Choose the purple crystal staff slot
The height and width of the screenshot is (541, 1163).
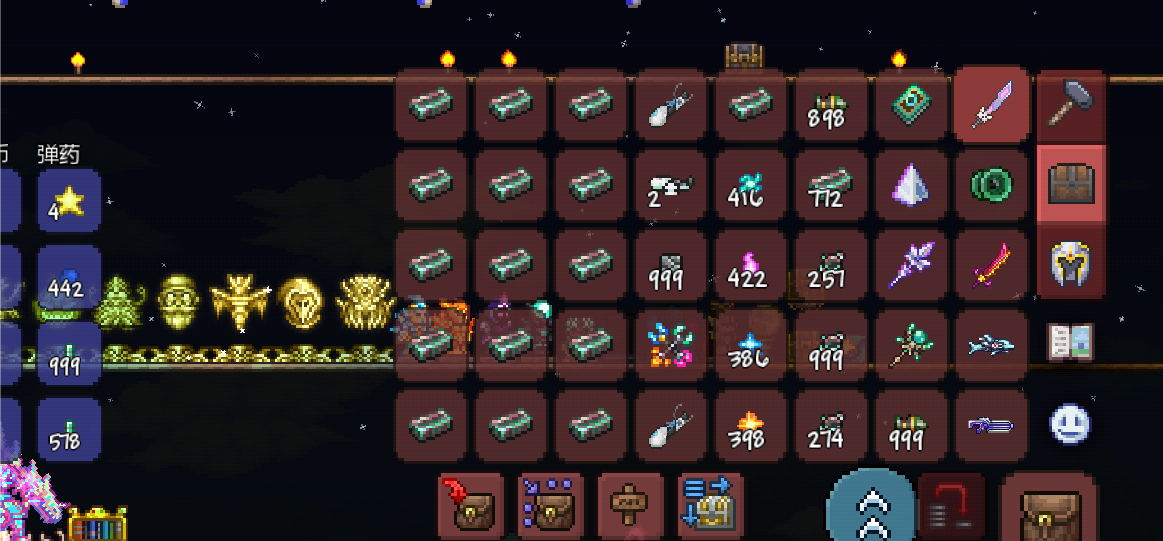[910, 264]
